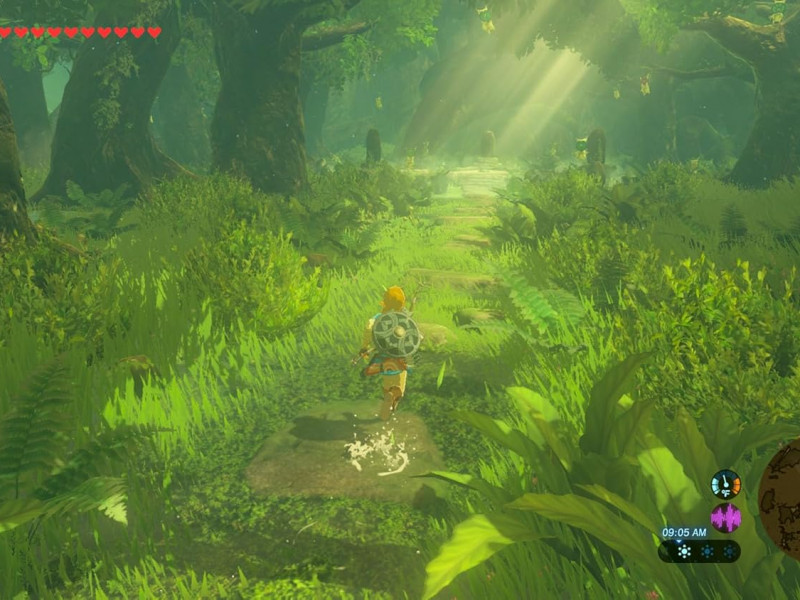Open the weather forecast bar
The image size is (800, 600).
point(699,551)
